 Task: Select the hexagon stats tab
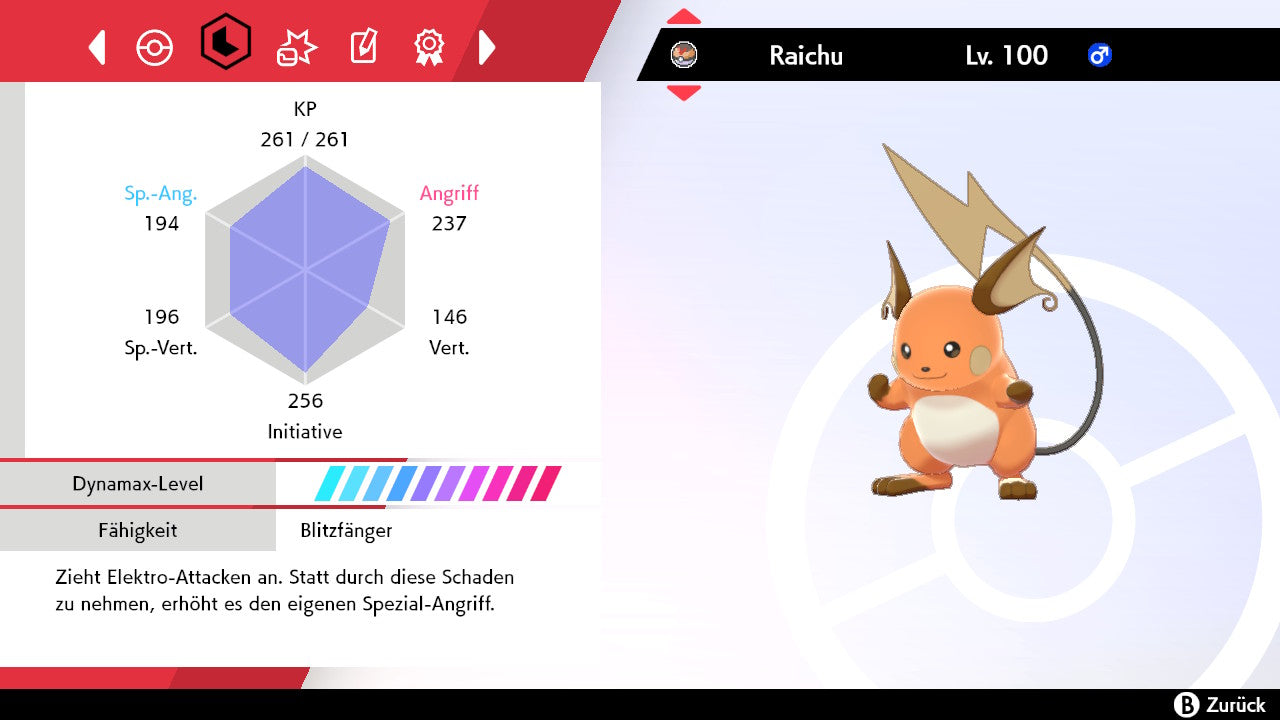click(x=225, y=42)
